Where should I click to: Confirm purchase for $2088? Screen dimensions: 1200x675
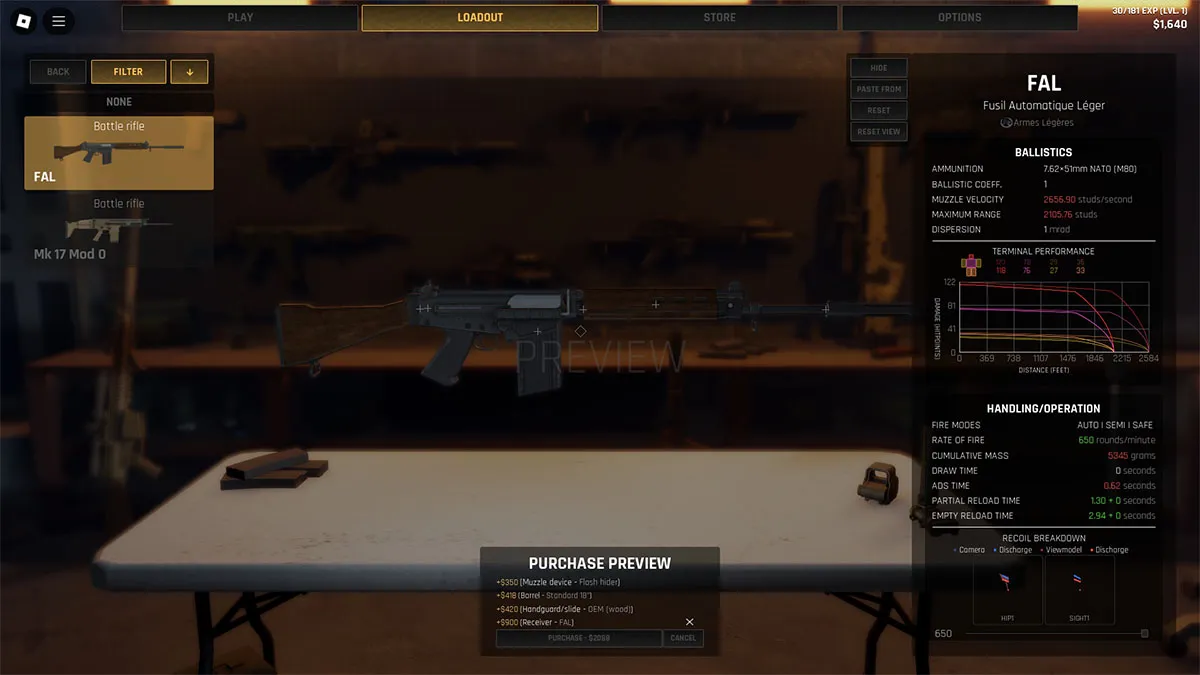click(579, 638)
